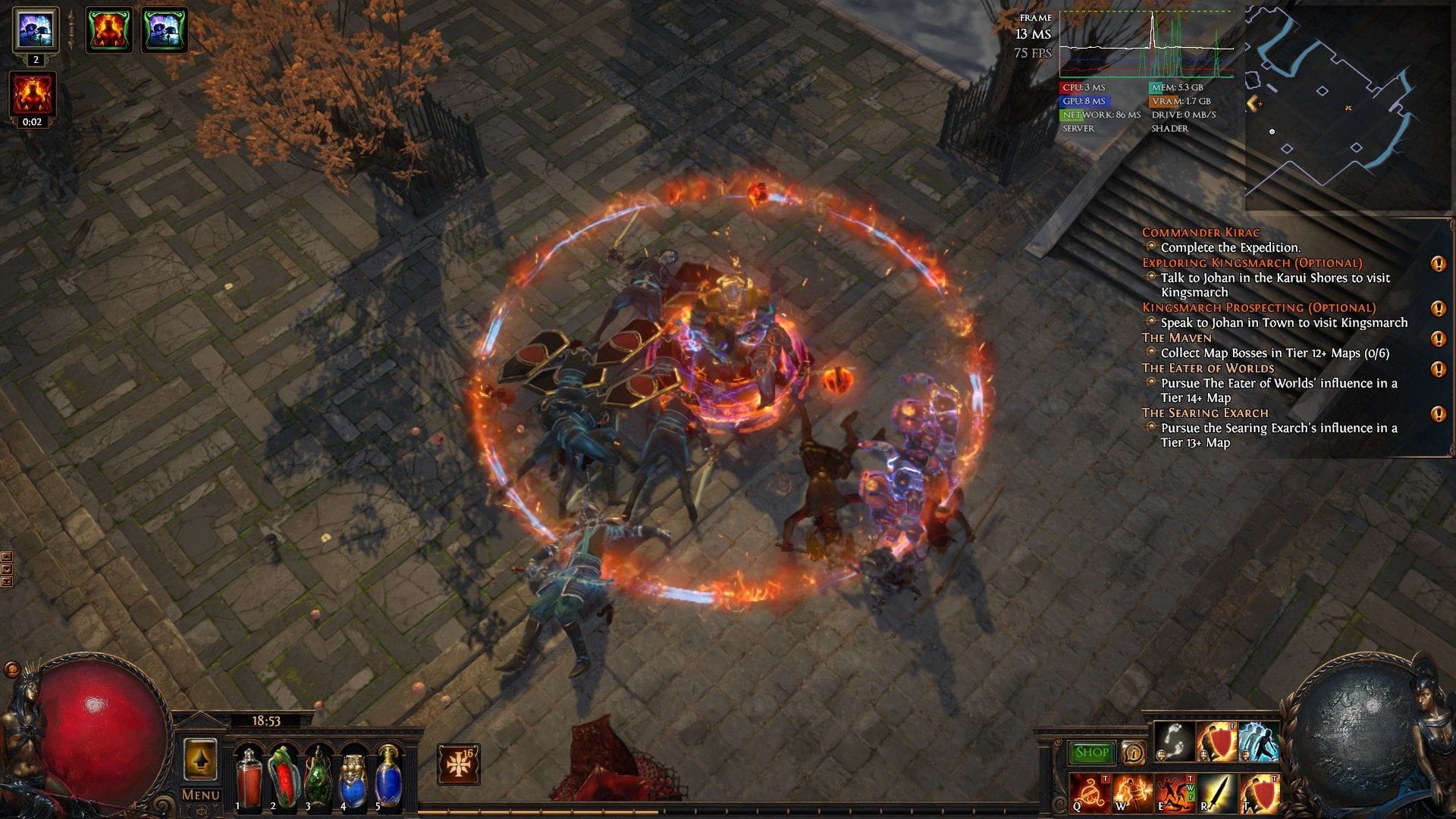Click the info speech bubble beside the Shop button

pyautogui.click(x=1134, y=753)
